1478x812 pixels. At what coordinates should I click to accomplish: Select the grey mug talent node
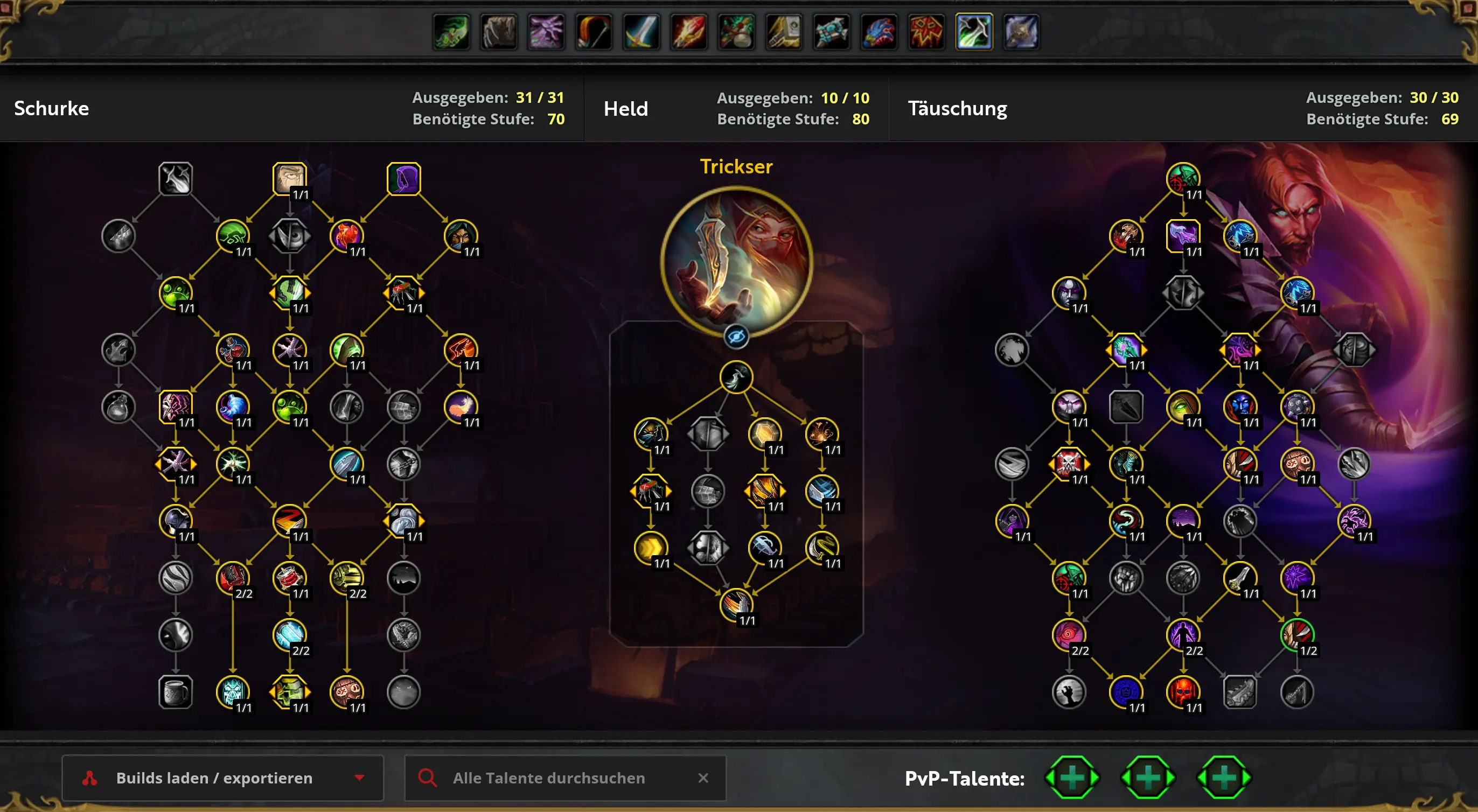click(x=176, y=692)
